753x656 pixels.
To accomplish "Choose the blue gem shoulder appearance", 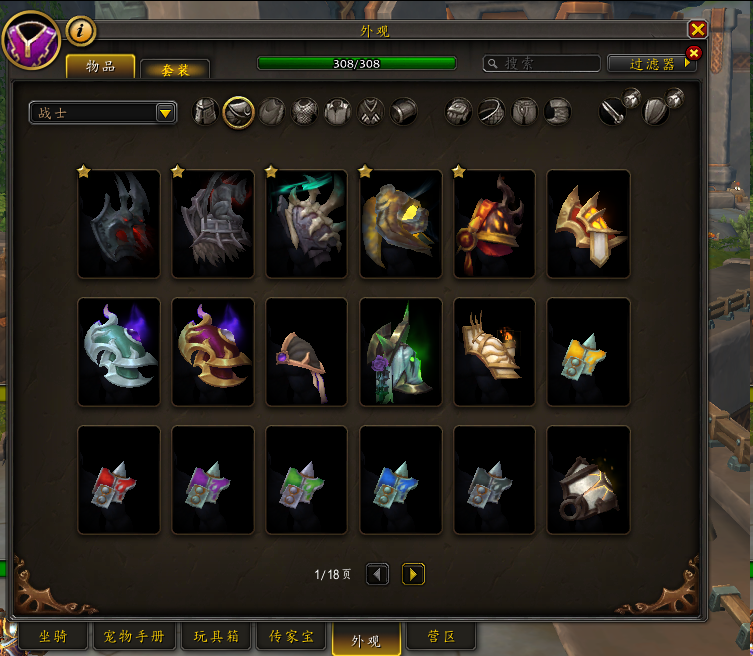I will (401, 480).
